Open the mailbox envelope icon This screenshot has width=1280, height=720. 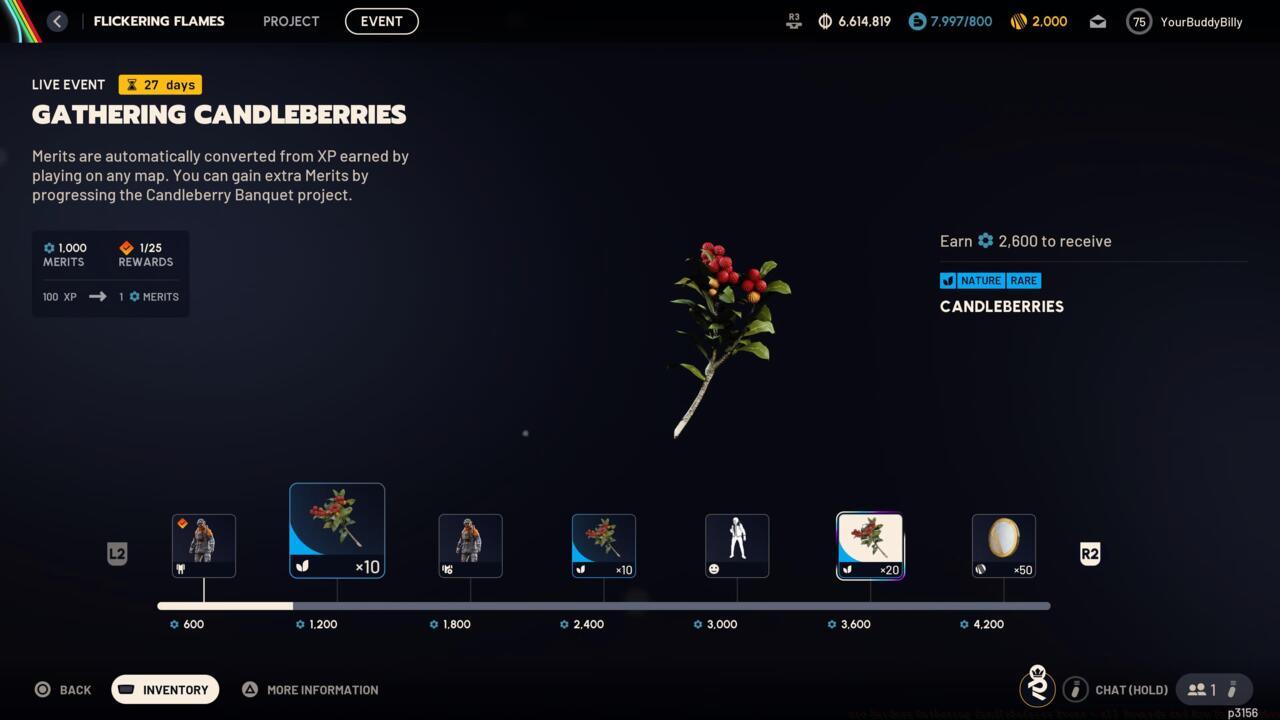[x=1097, y=21]
